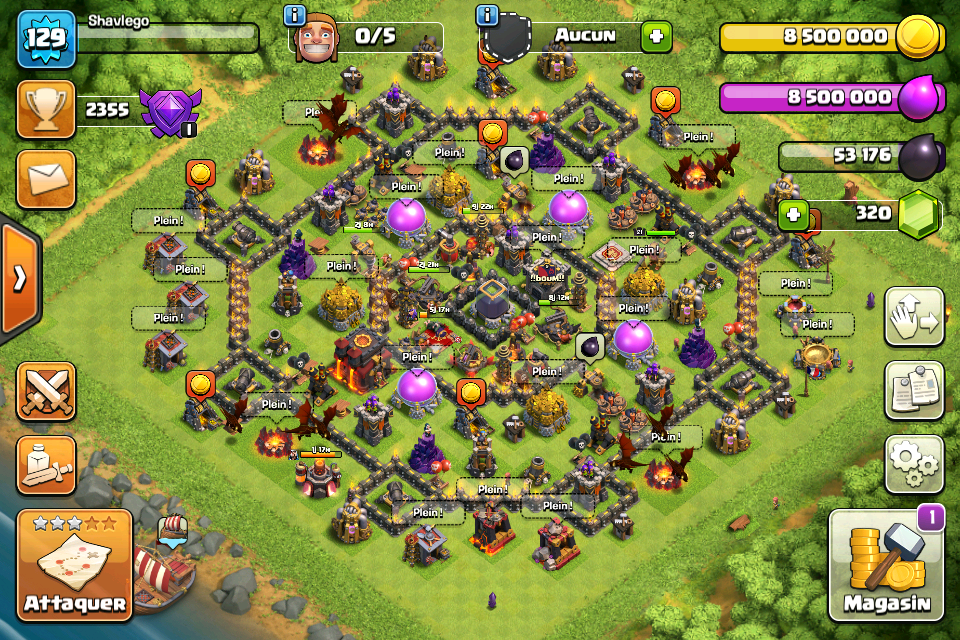This screenshot has width=960, height=640.
Task: Open the army overview button
Action: click(x=46, y=464)
